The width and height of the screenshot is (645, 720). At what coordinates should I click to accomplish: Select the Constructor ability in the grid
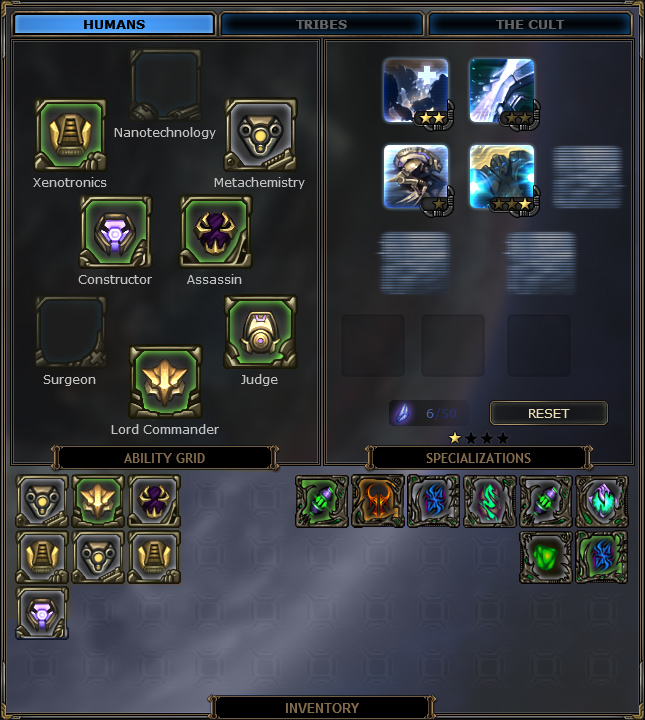(x=115, y=232)
